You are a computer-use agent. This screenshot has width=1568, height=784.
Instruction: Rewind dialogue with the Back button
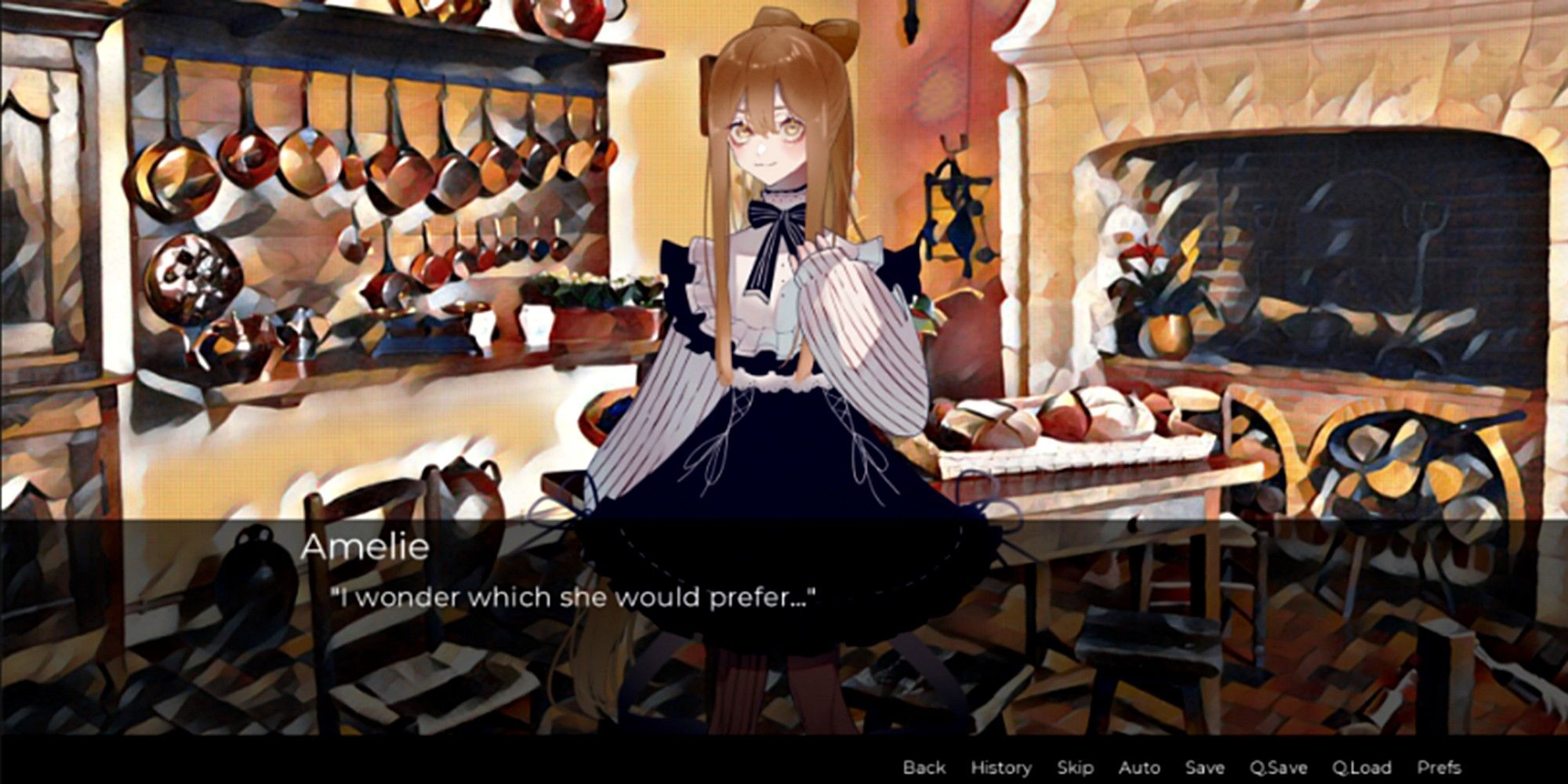pyautogui.click(x=926, y=768)
